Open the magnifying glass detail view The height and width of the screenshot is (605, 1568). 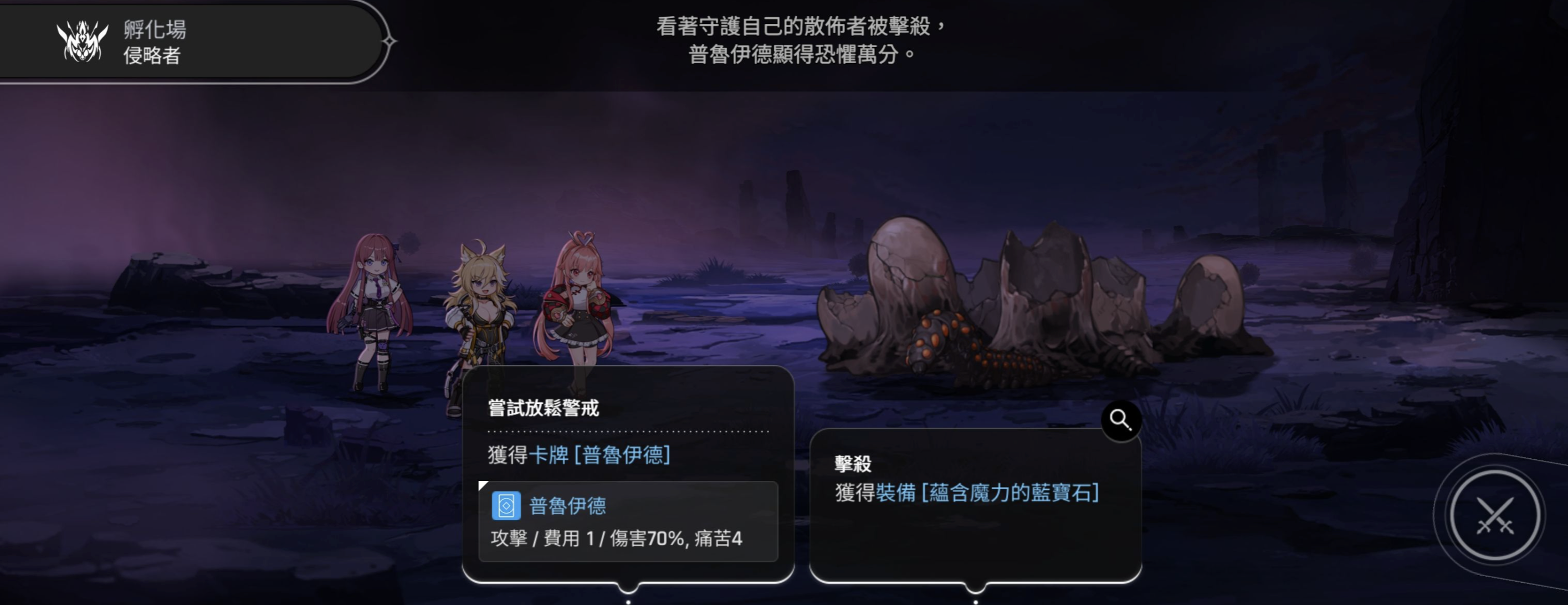[x=1120, y=420]
